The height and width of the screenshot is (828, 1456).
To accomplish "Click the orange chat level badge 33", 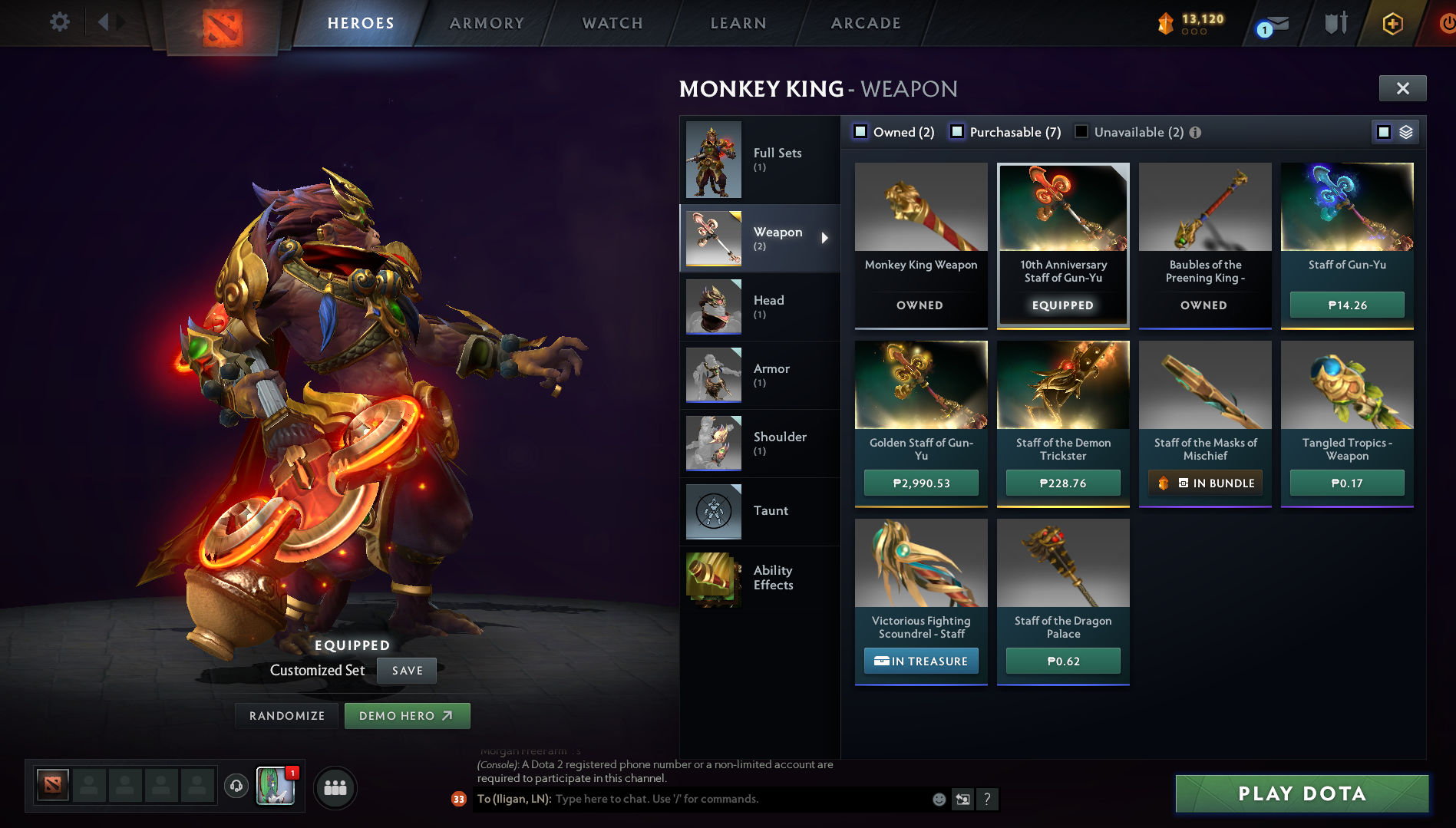I will point(457,799).
